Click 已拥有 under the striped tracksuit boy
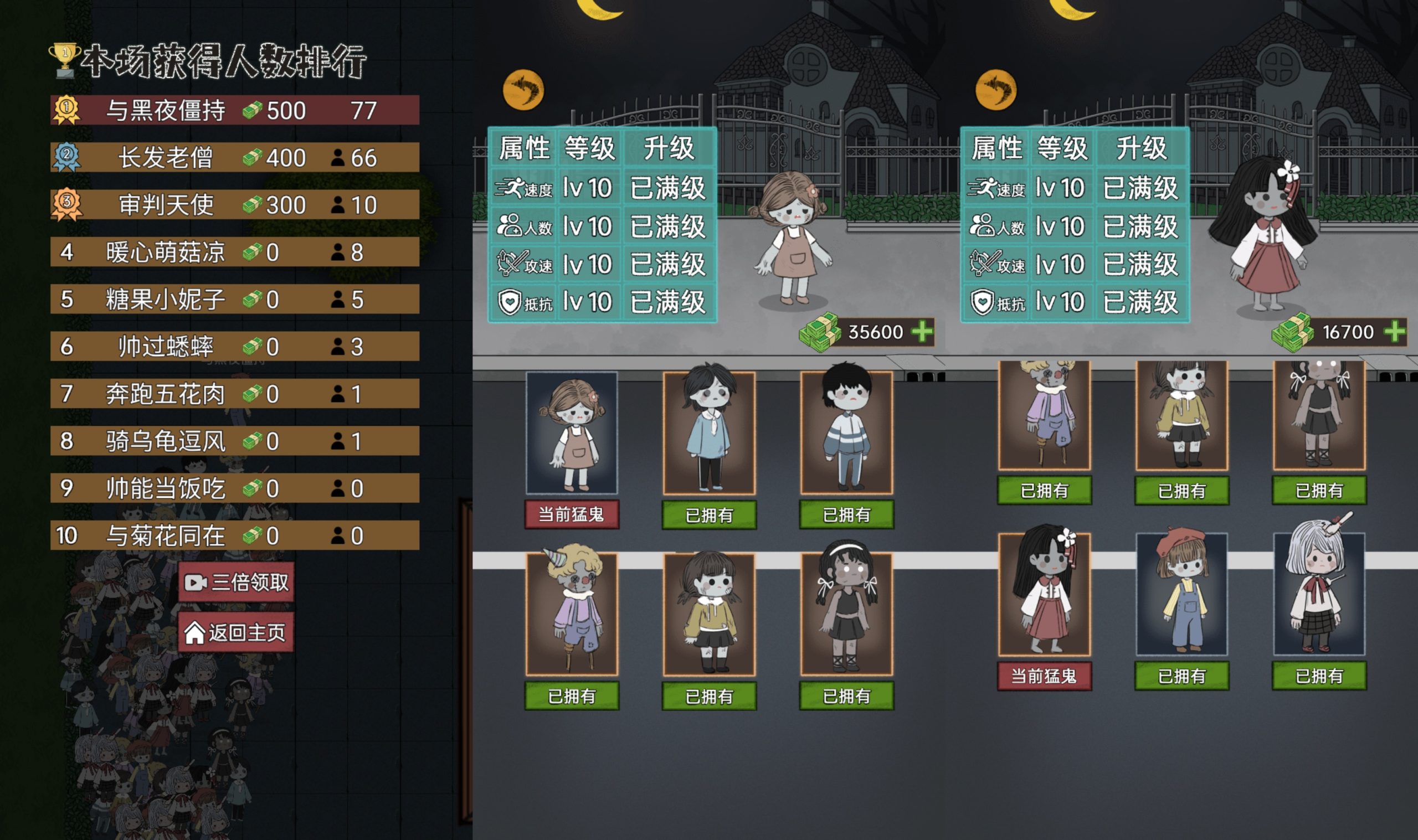The width and height of the screenshot is (1418, 840). pyautogui.click(x=846, y=514)
